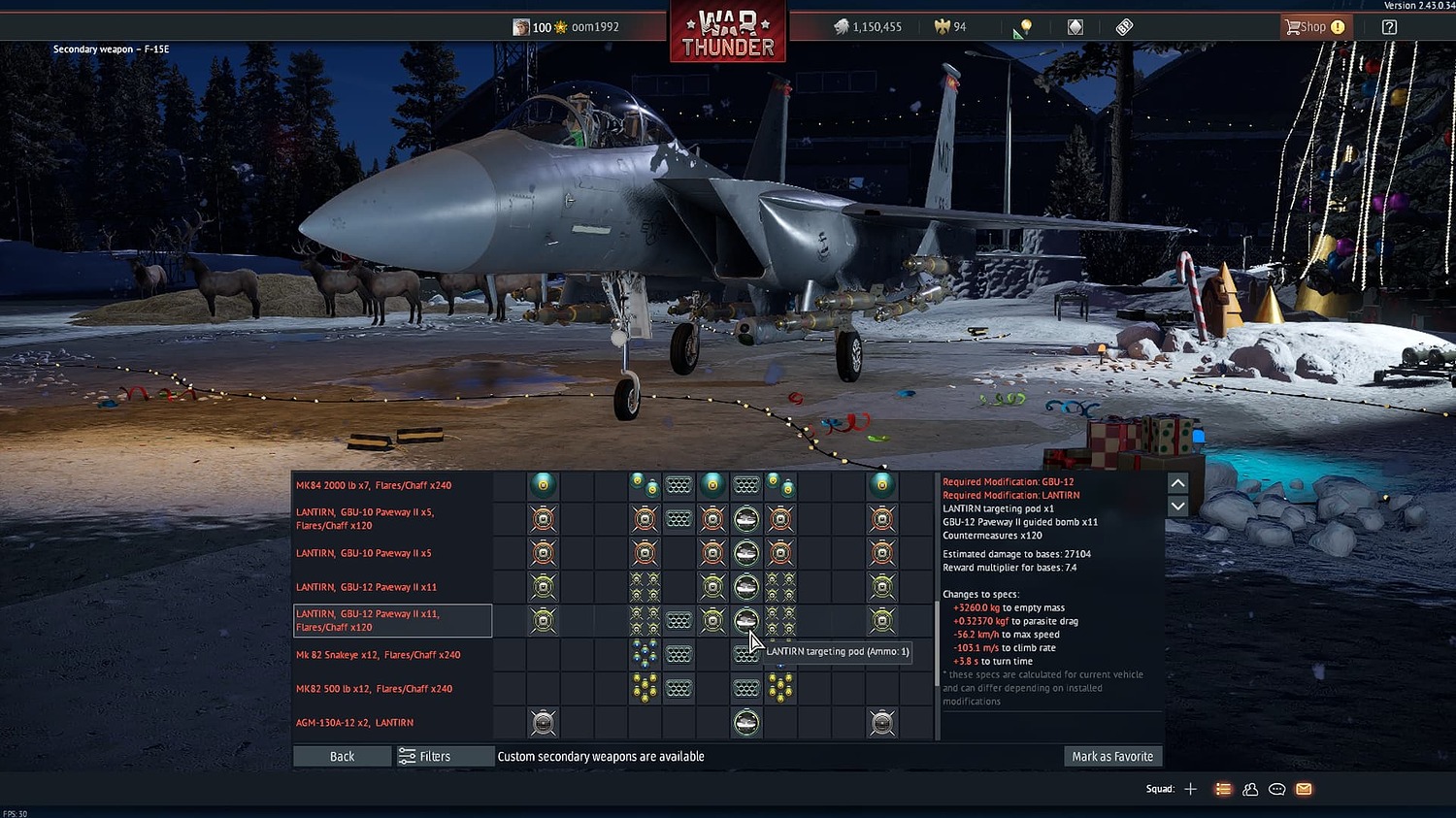Select LANTIRN, GBU-12 Paveway II x11 without flares
Image resolution: width=1456 pixels, height=818 pixels.
(366, 587)
